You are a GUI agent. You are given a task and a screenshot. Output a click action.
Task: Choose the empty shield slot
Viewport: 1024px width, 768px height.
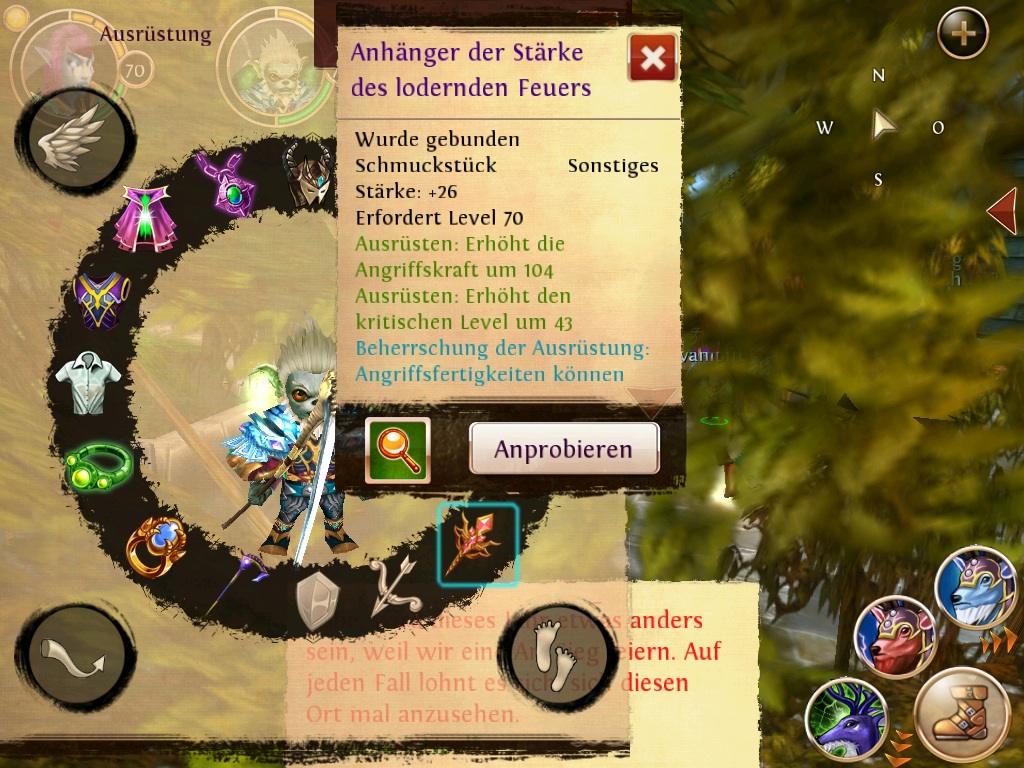click(x=317, y=601)
